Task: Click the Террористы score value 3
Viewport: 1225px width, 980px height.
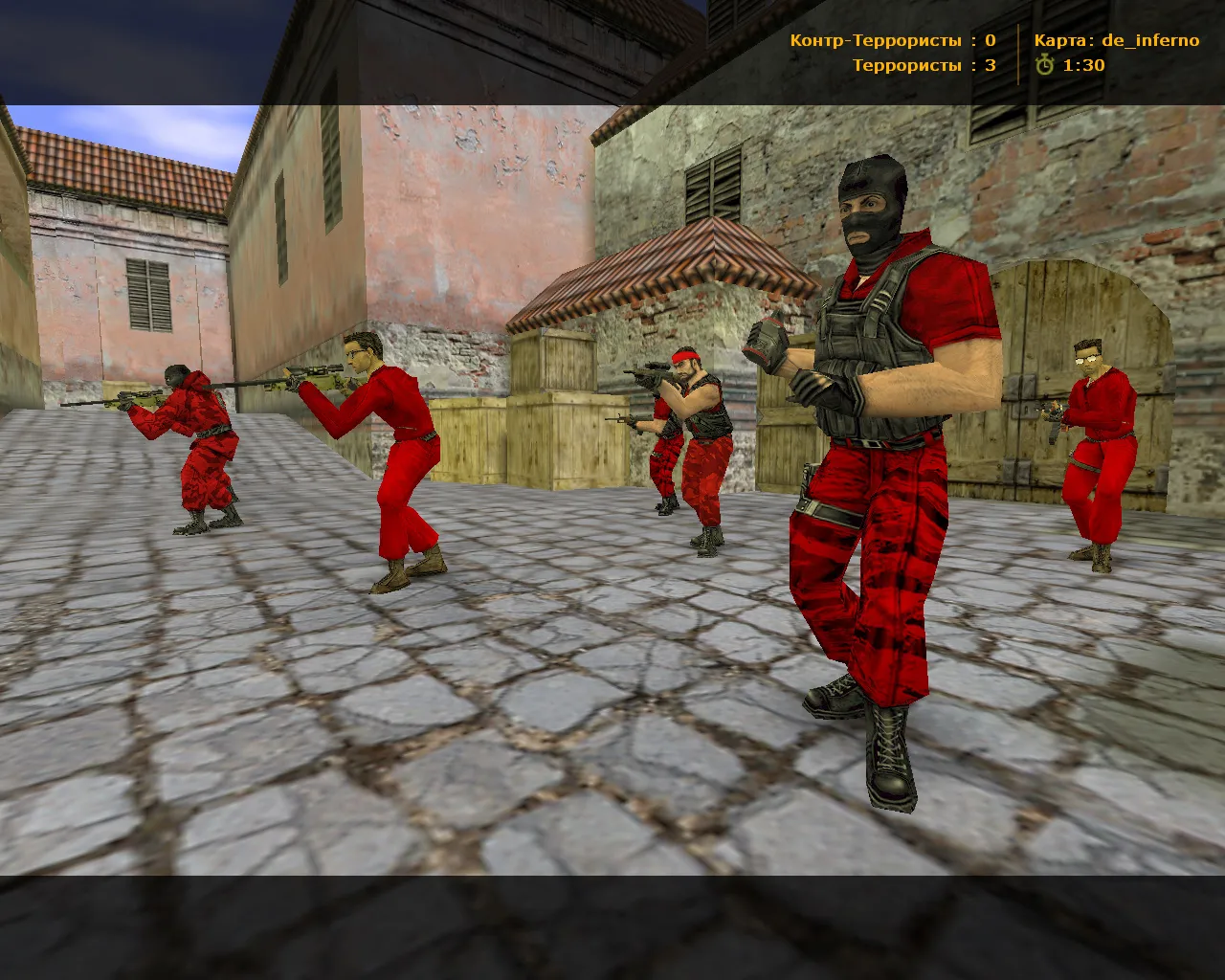Action: point(989,67)
